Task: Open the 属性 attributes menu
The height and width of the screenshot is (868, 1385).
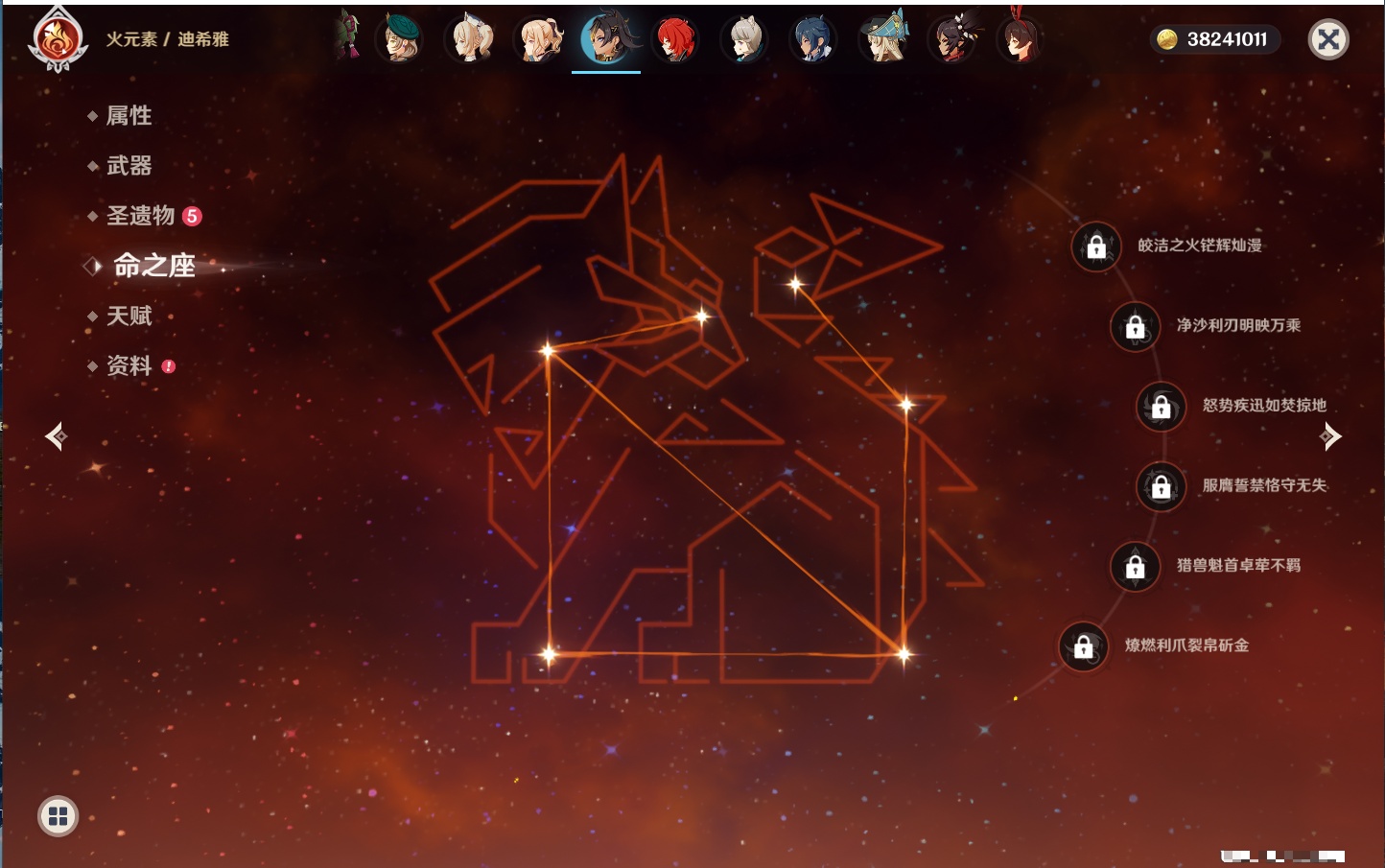Action: click(129, 116)
